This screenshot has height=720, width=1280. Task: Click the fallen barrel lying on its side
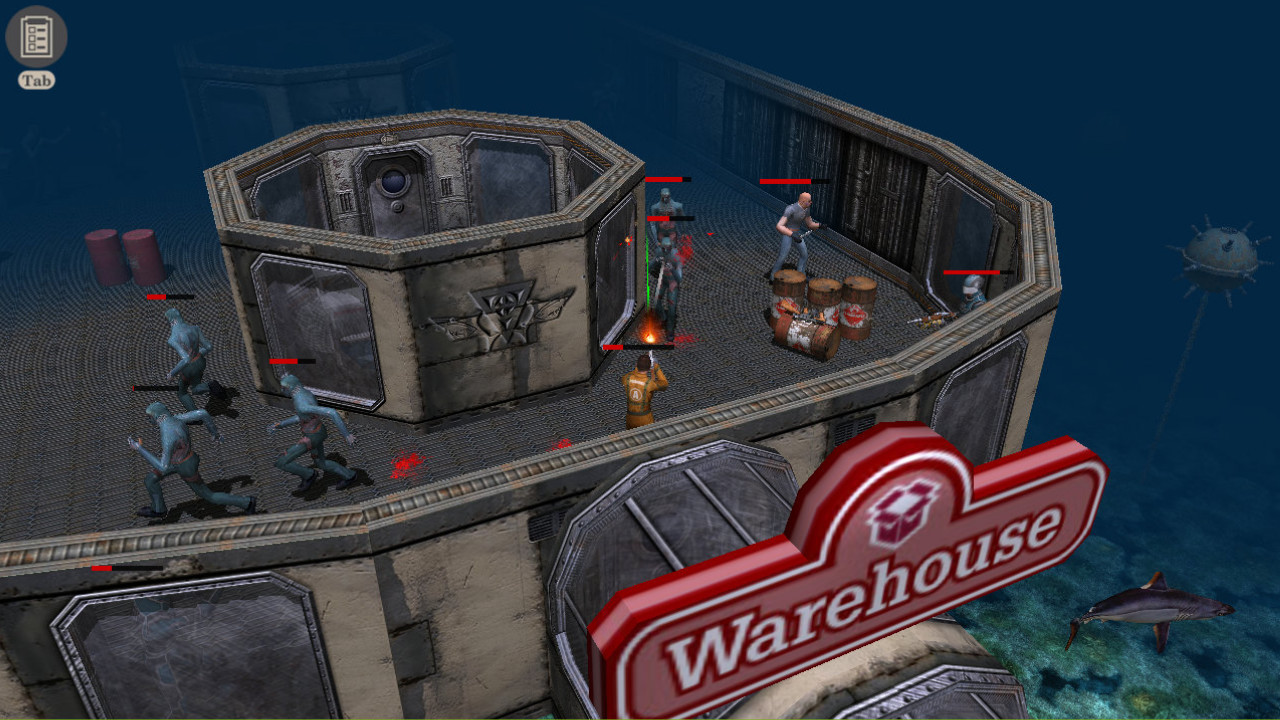click(803, 335)
